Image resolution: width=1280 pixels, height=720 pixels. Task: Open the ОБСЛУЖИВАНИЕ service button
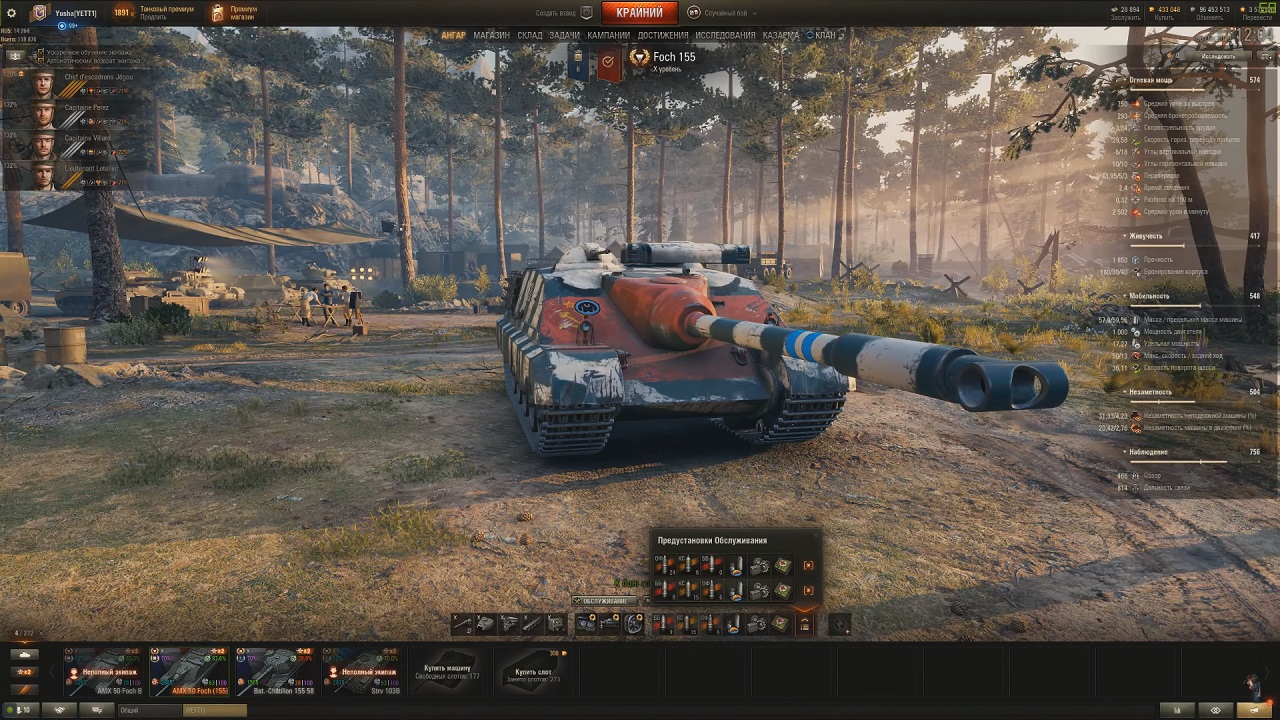(x=603, y=601)
